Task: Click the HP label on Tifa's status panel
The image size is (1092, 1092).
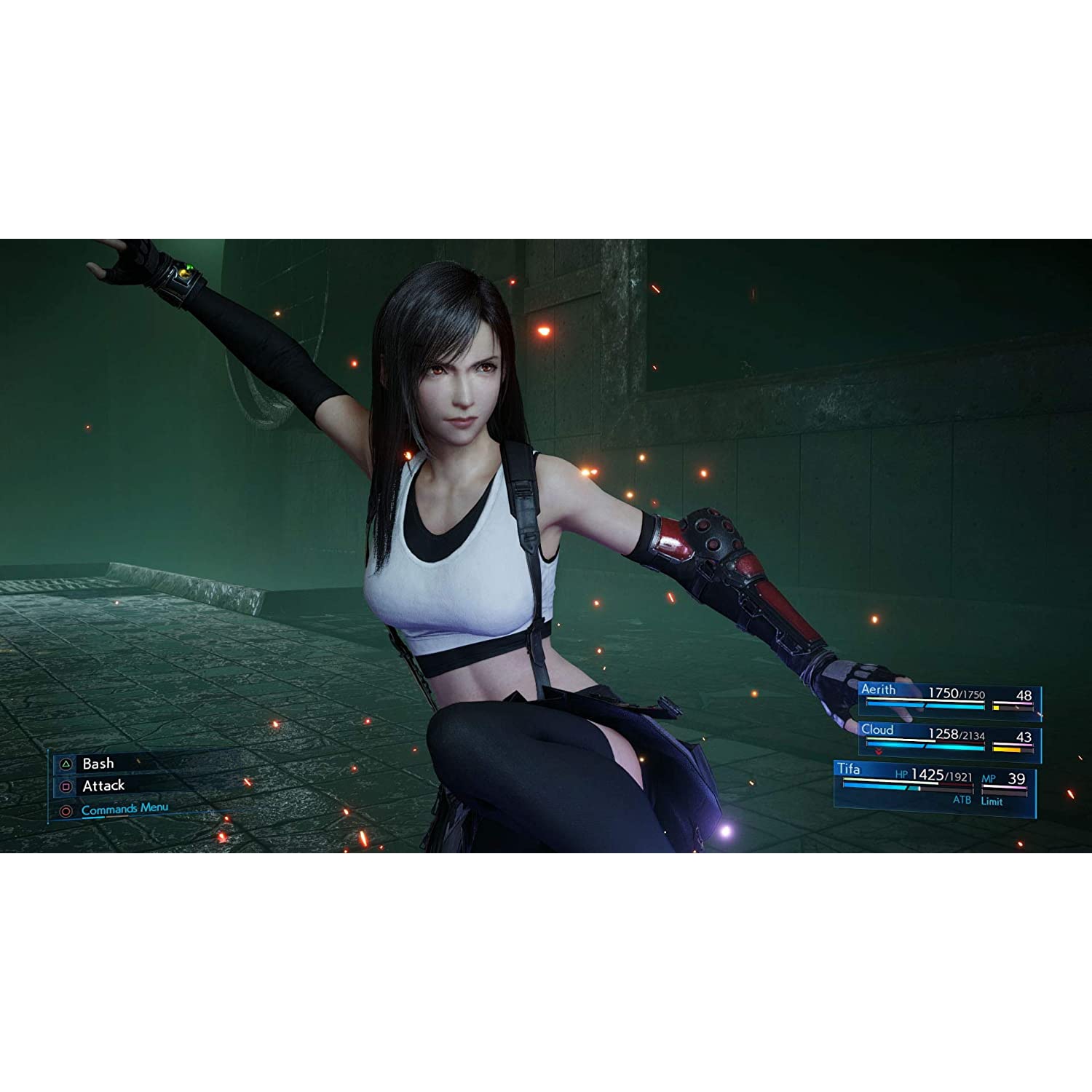Action: 902,775
